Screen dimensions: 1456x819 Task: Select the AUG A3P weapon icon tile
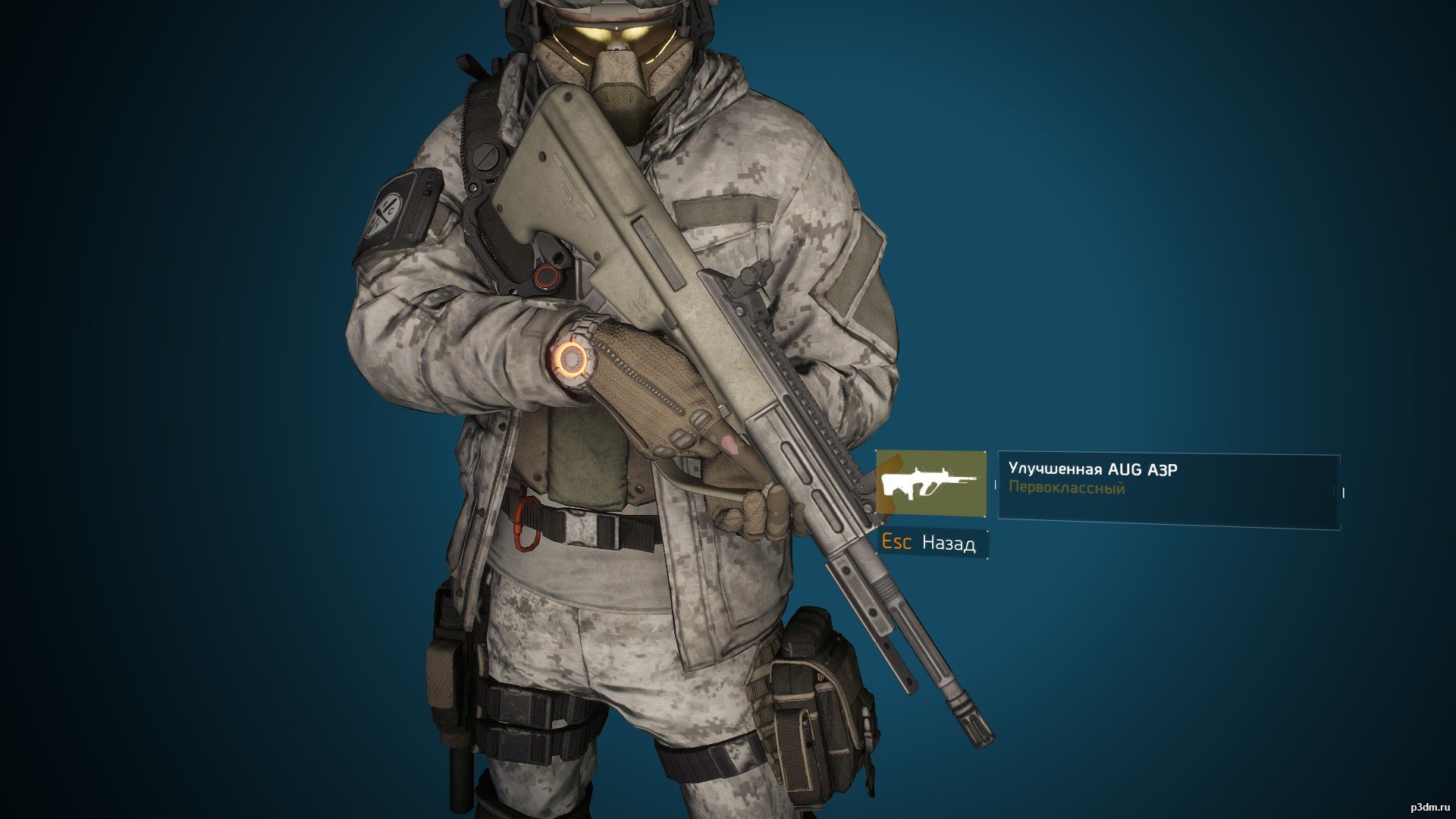pos(931,483)
